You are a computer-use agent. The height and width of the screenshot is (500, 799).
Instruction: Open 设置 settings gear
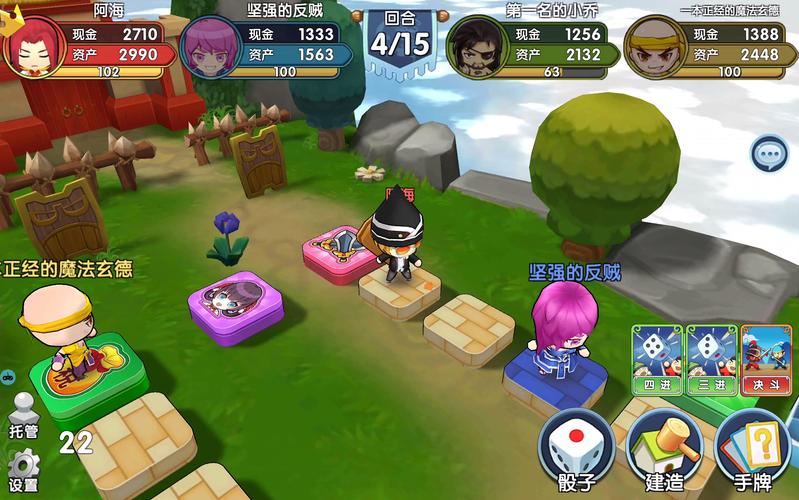(x=23, y=470)
